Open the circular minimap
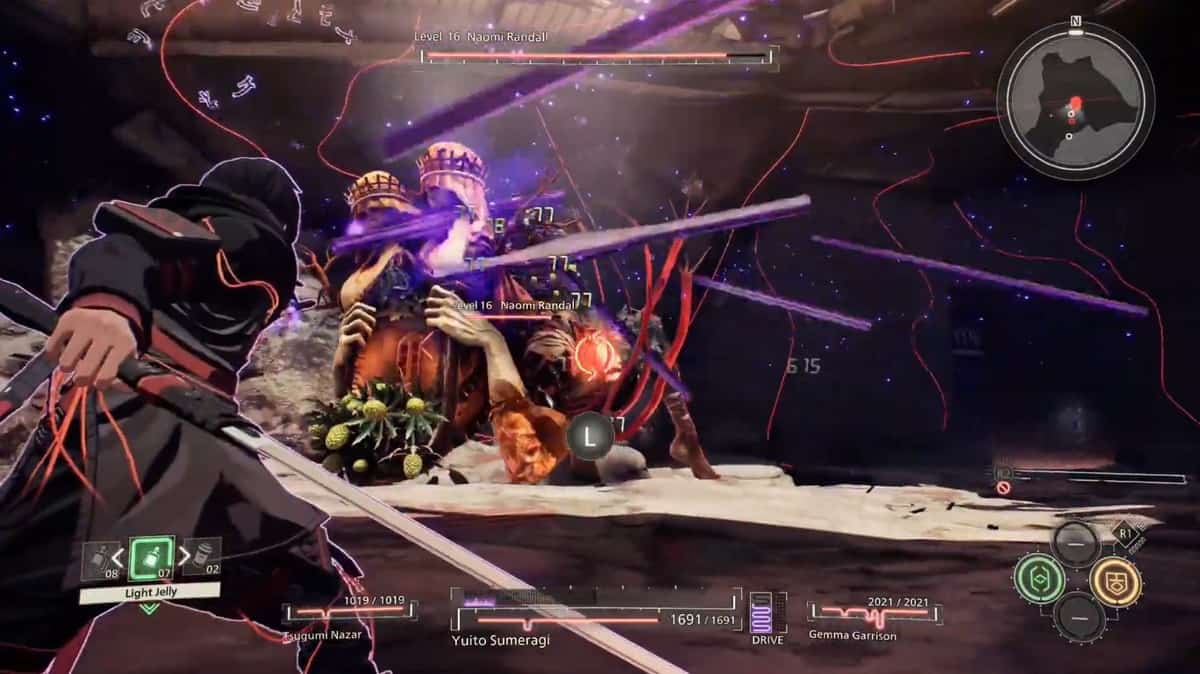This screenshot has width=1200, height=674. click(x=1075, y=102)
